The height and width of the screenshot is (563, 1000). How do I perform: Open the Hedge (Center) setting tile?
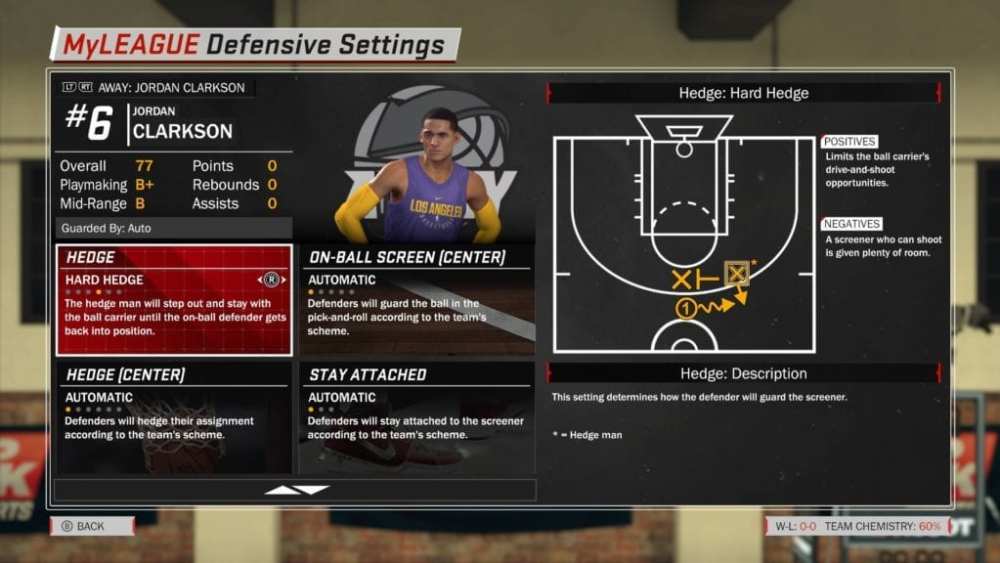[174, 416]
